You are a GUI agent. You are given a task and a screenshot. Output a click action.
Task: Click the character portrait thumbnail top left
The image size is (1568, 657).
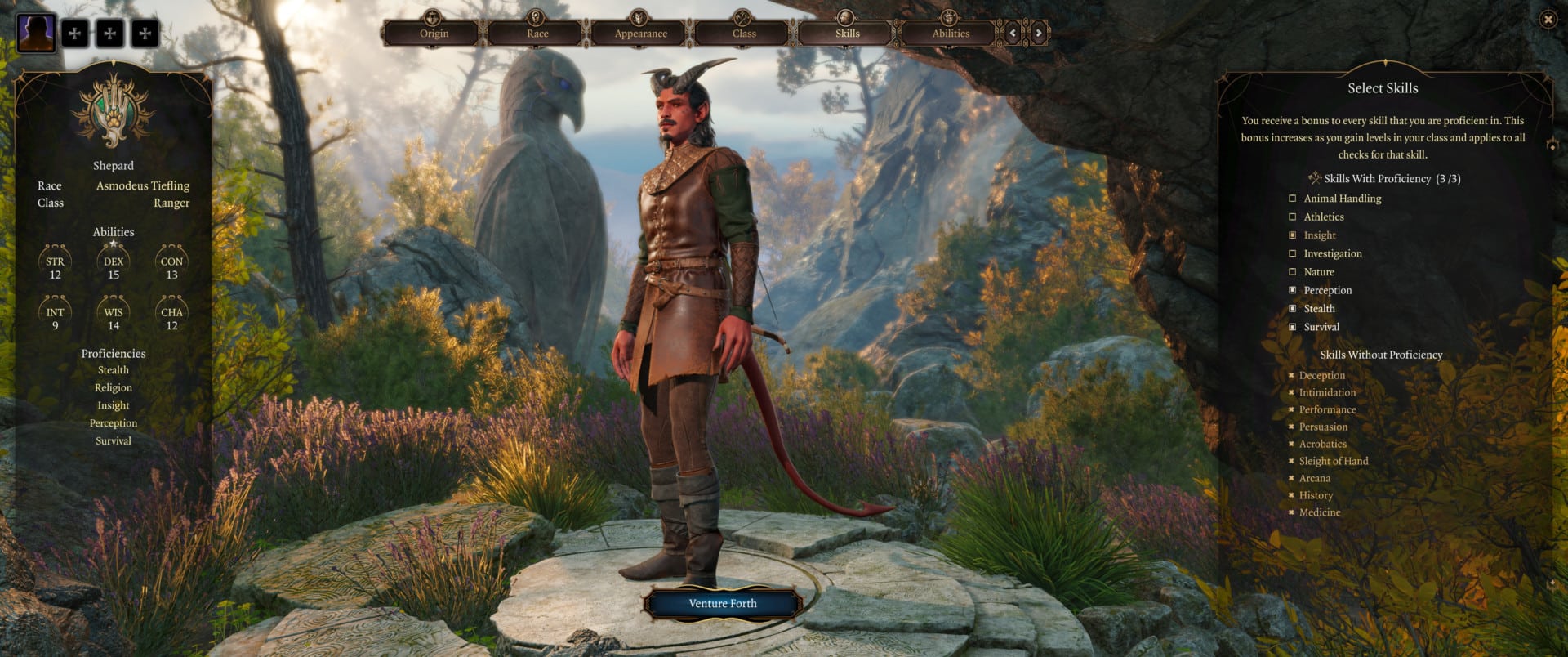[x=36, y=33]
